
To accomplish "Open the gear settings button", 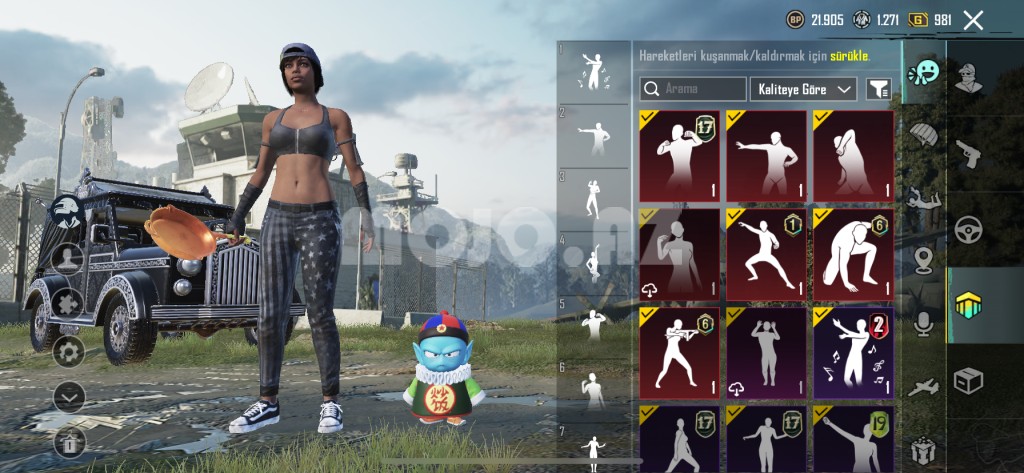I will pyautogui.click(x=68, y=350).
